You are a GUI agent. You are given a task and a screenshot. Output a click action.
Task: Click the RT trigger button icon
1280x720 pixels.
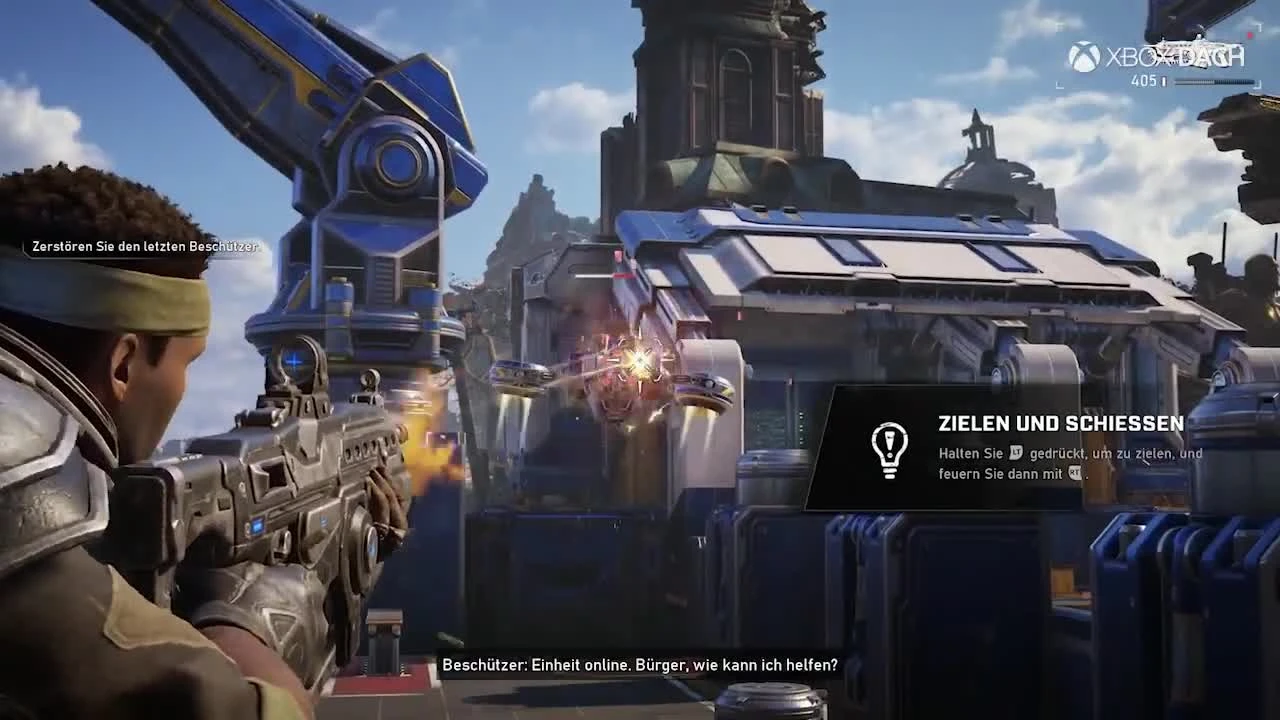pyautogui.click(x=1074, y=472)
